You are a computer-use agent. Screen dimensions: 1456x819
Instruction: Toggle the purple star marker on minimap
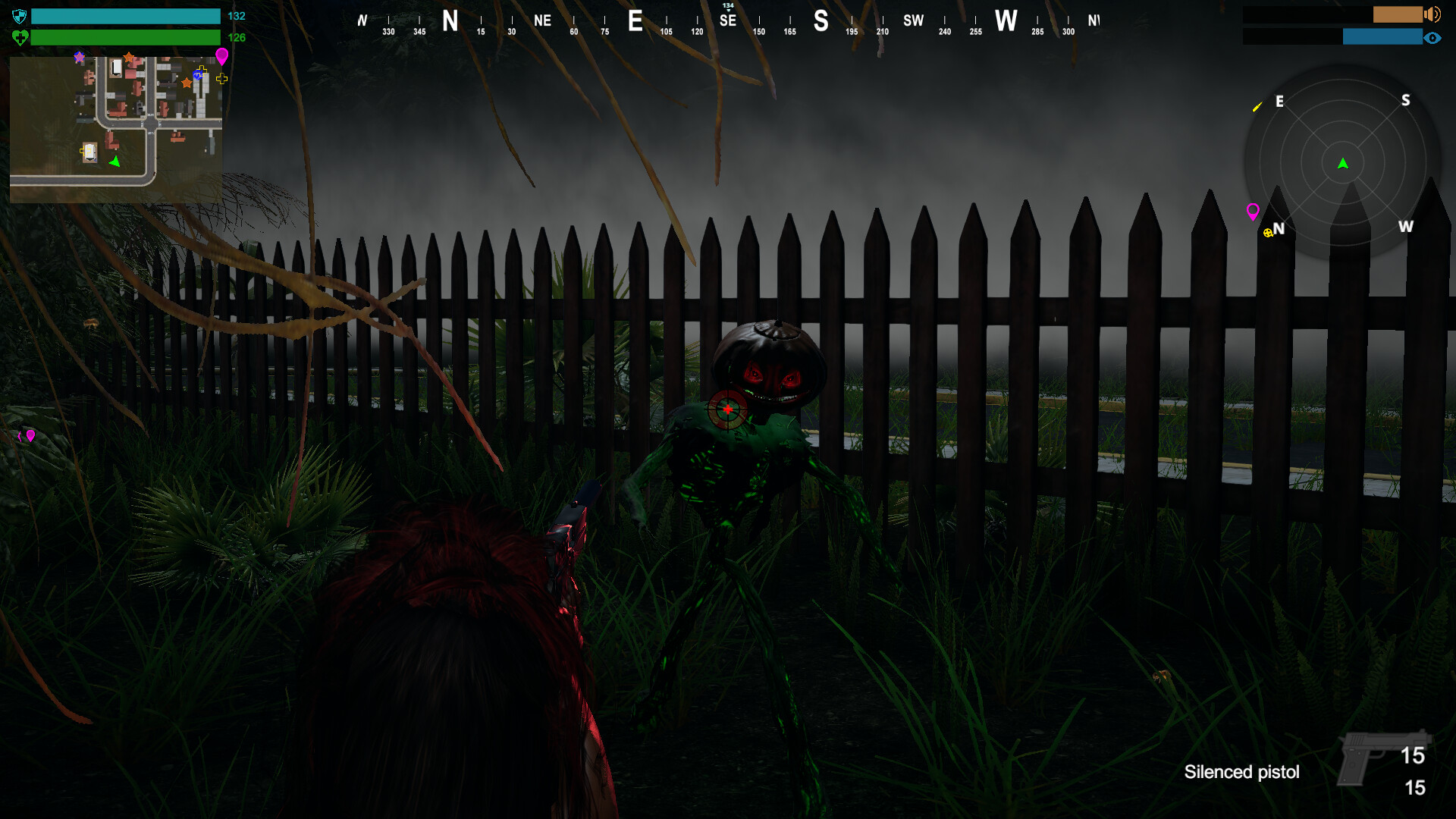tap(78, 58)
